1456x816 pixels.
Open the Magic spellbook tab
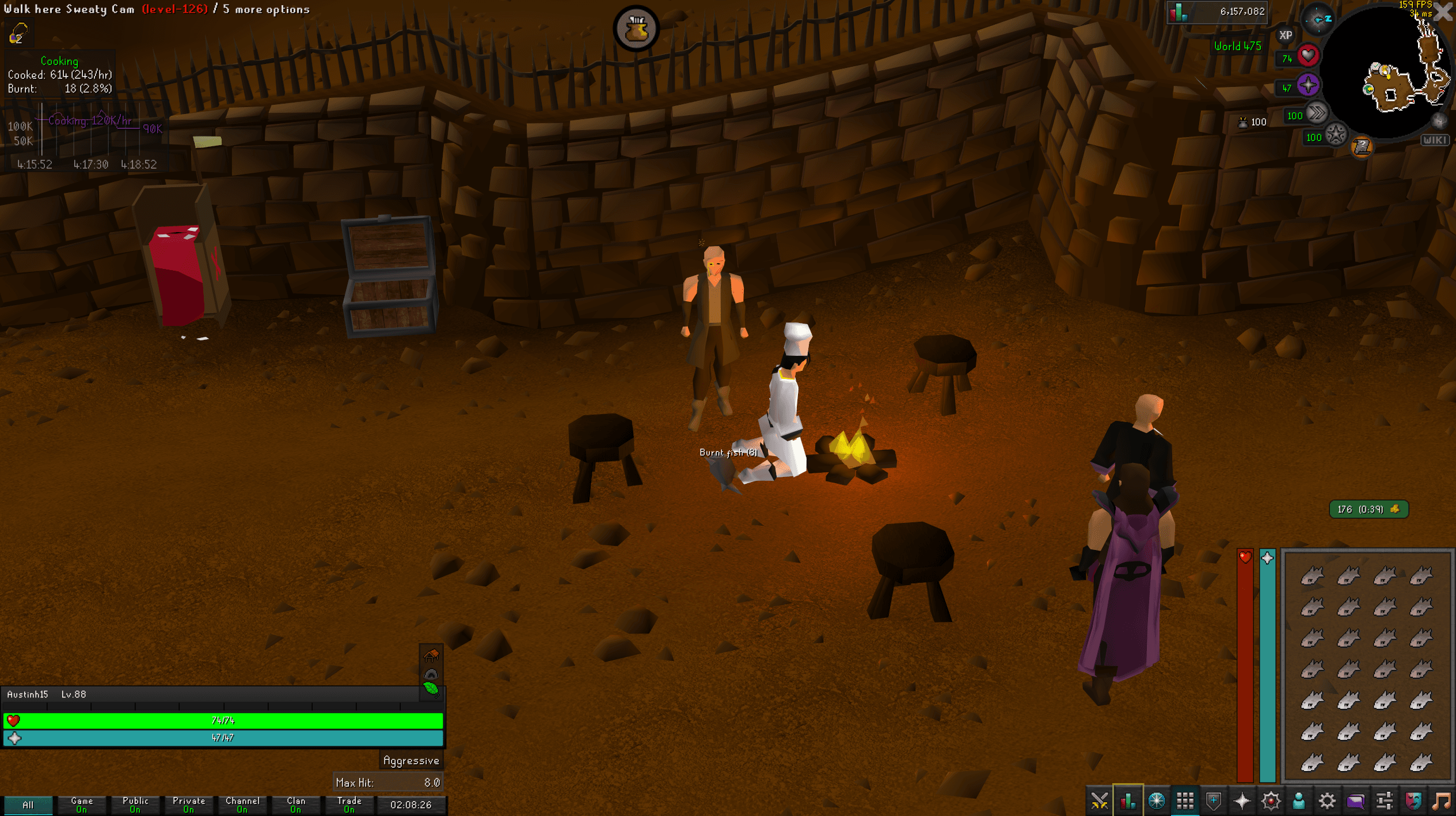1271,800
